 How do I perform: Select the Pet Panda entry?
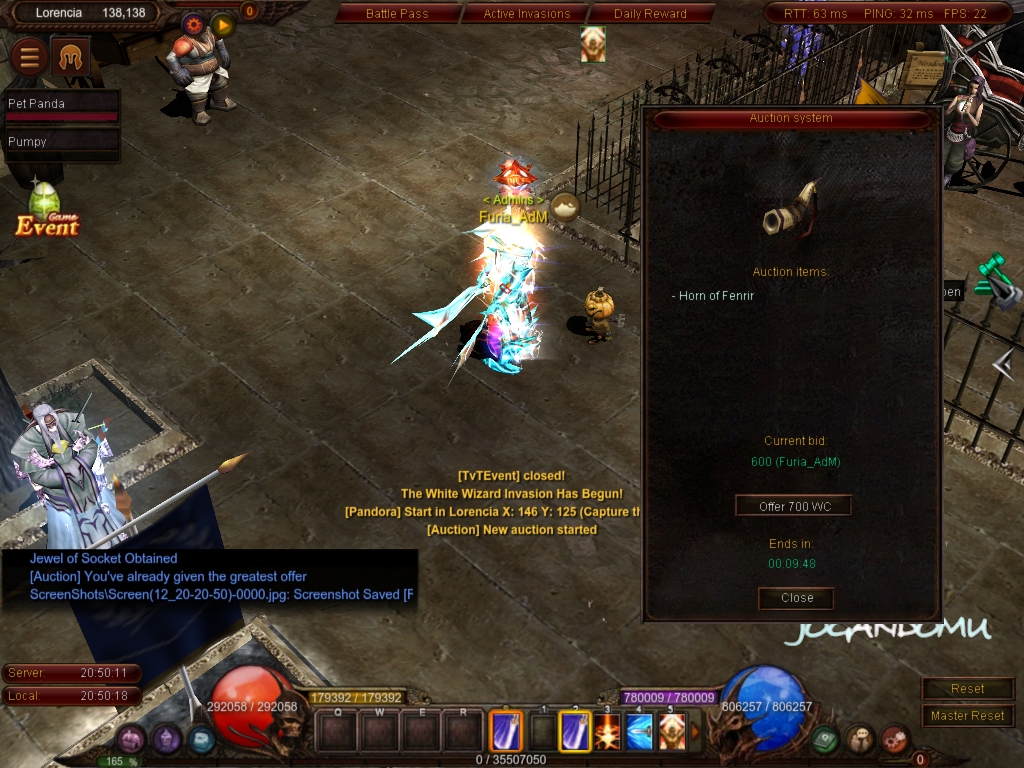(61, 104)
